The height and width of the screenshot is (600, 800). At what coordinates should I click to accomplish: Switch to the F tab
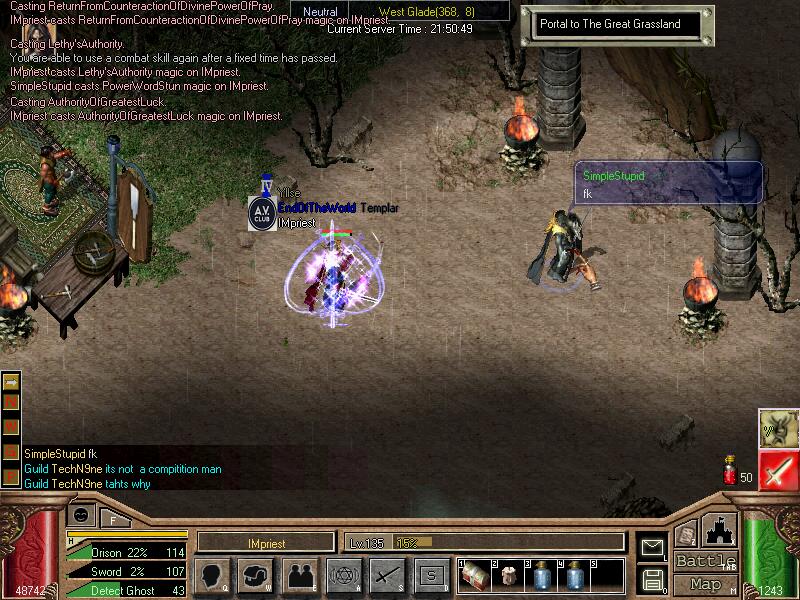(113, 518)
